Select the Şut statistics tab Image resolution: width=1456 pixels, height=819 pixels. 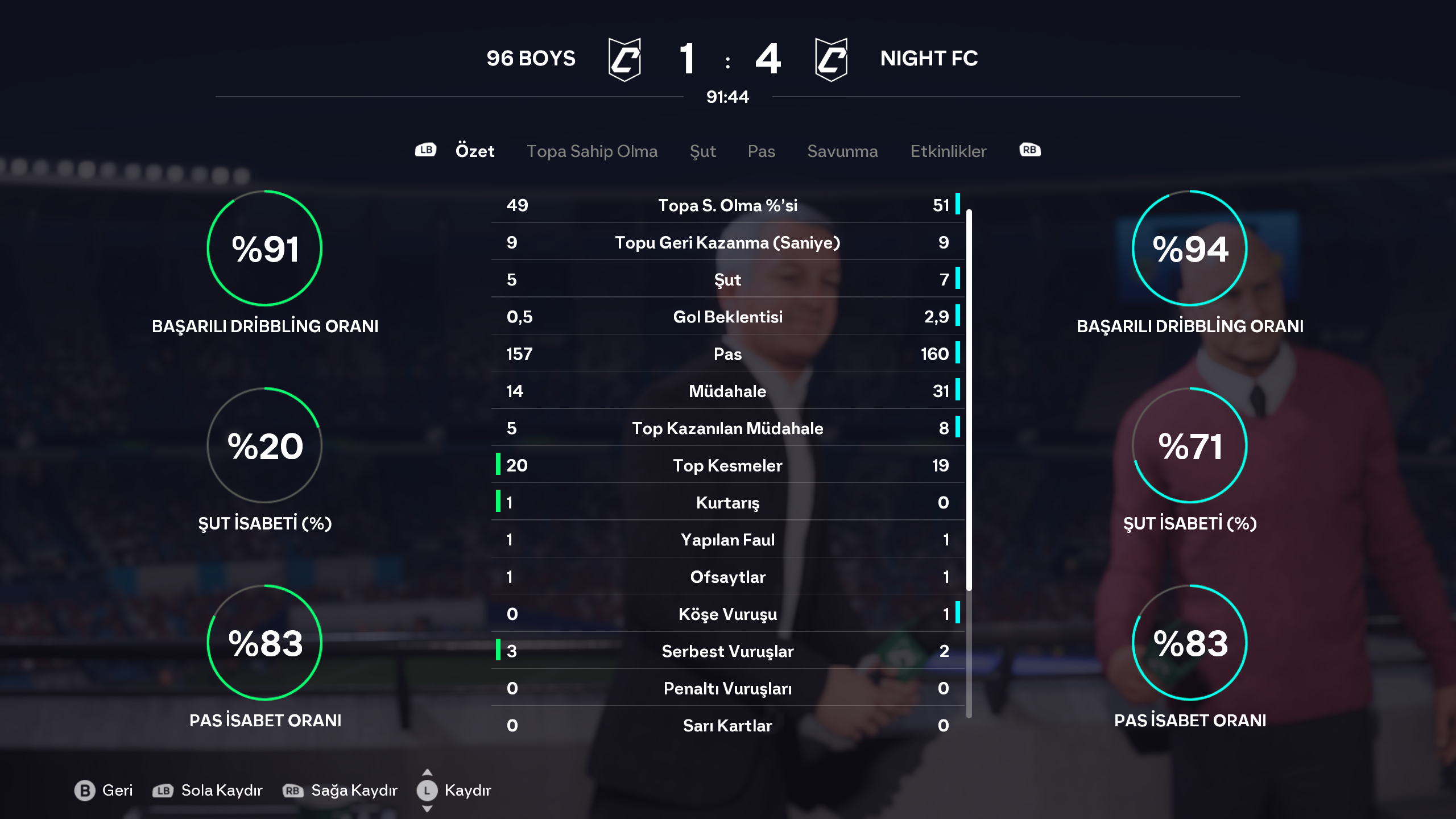tap(702, 151)
